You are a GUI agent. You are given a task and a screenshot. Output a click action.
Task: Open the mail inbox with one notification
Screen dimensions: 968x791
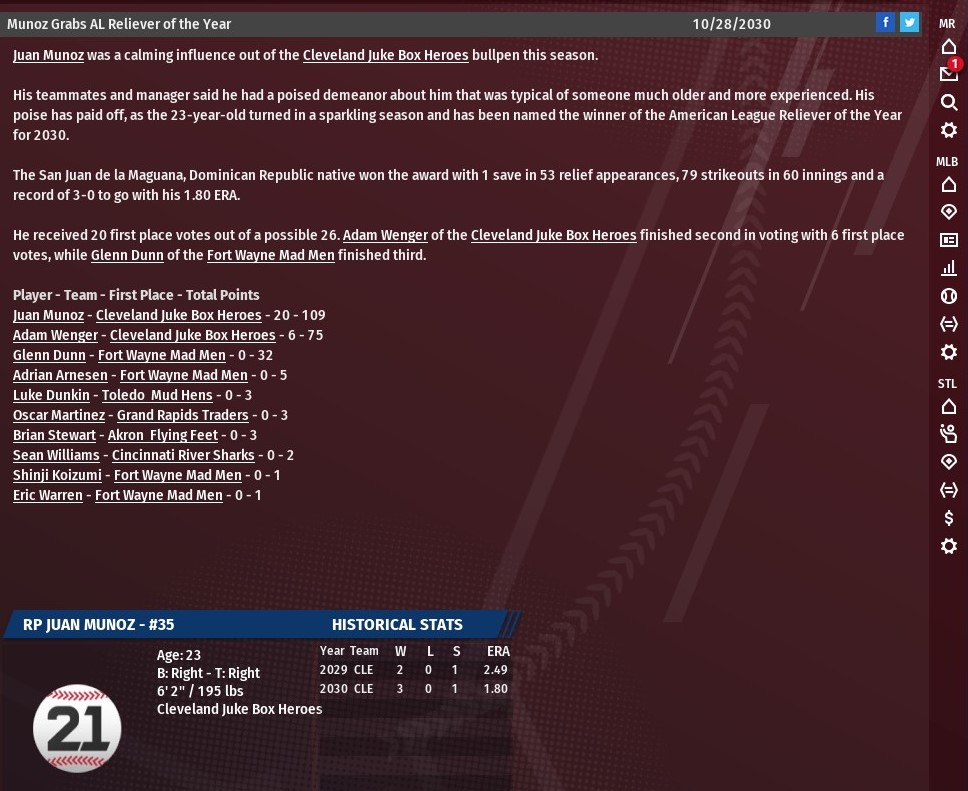click(x=948, y=74)
